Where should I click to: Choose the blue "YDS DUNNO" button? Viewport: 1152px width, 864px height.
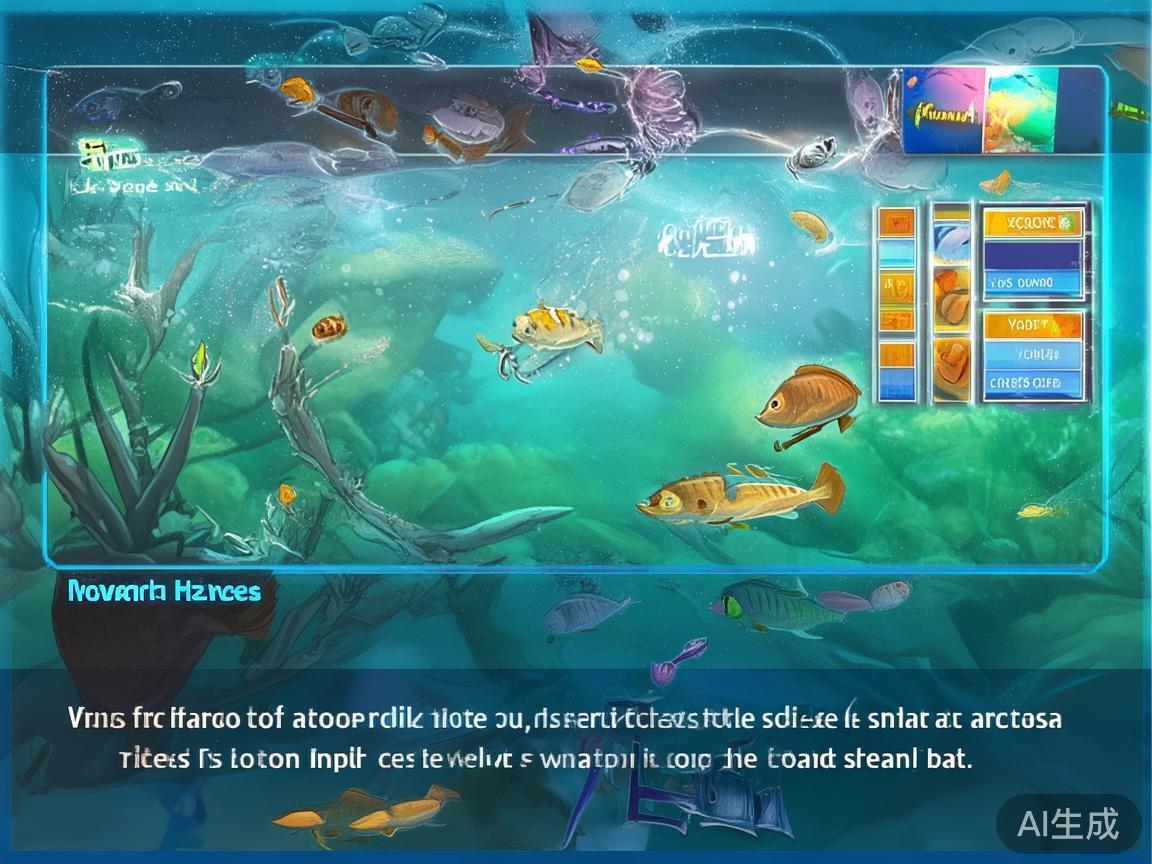tap(1033, 283)
